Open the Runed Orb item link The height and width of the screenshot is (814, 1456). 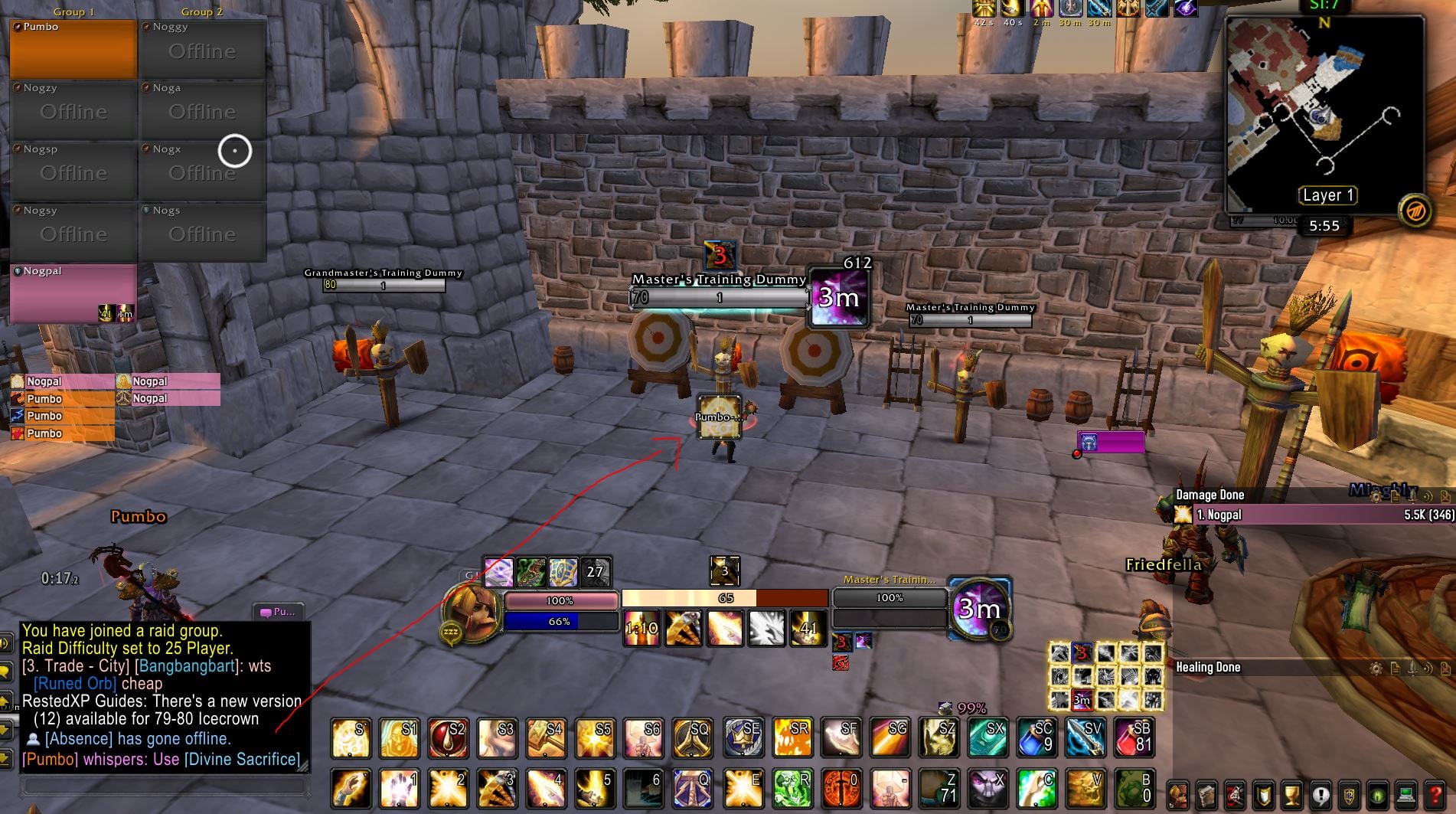[x=74, y=683]
